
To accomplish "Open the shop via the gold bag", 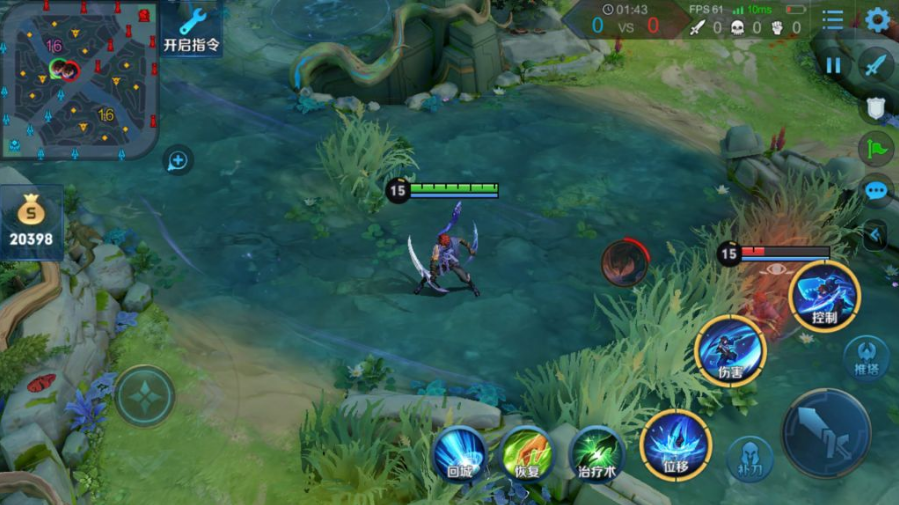I will [31, 221].
